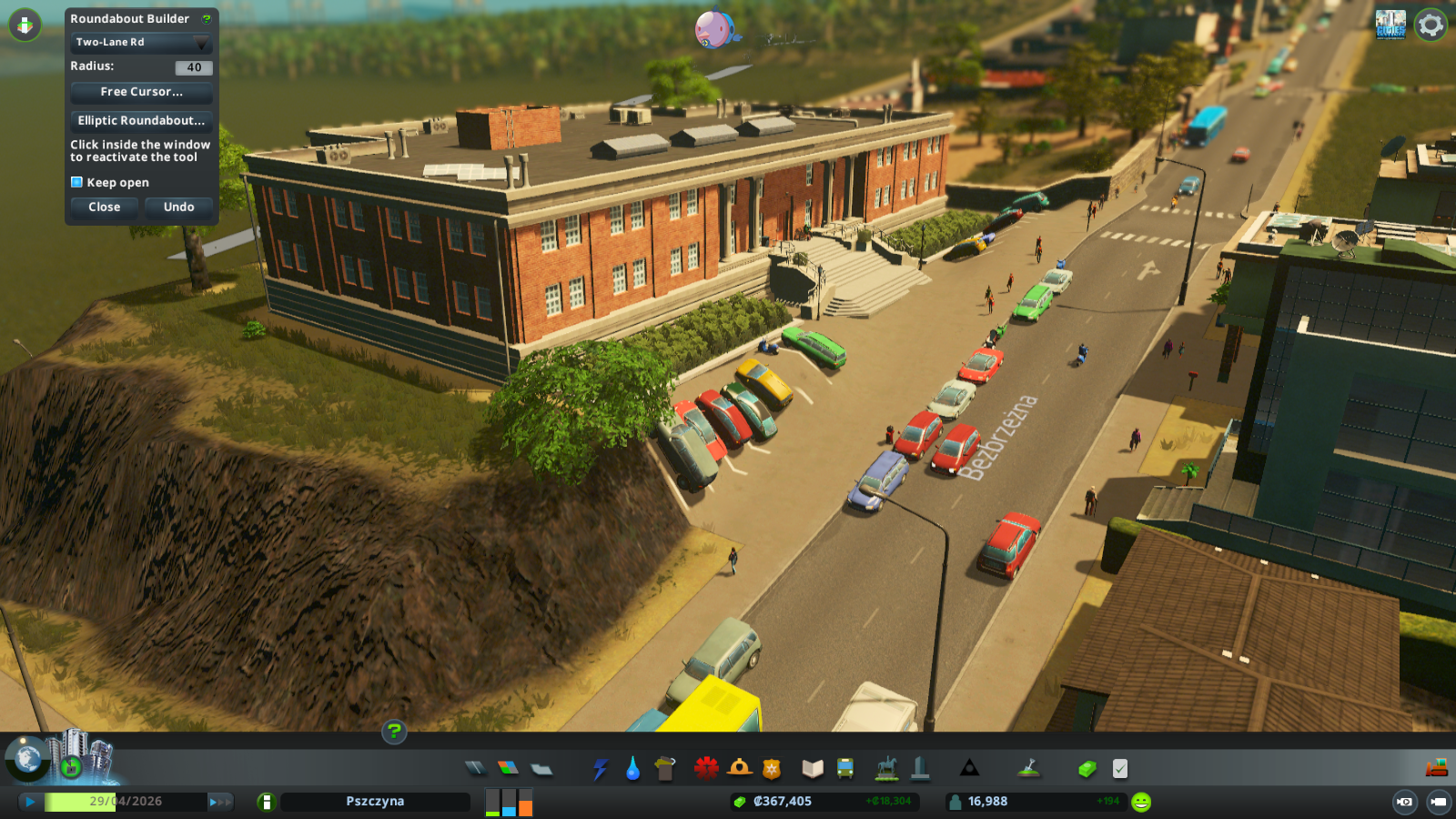Switch to Elliptic Roundabout mode

click(141, 120)
